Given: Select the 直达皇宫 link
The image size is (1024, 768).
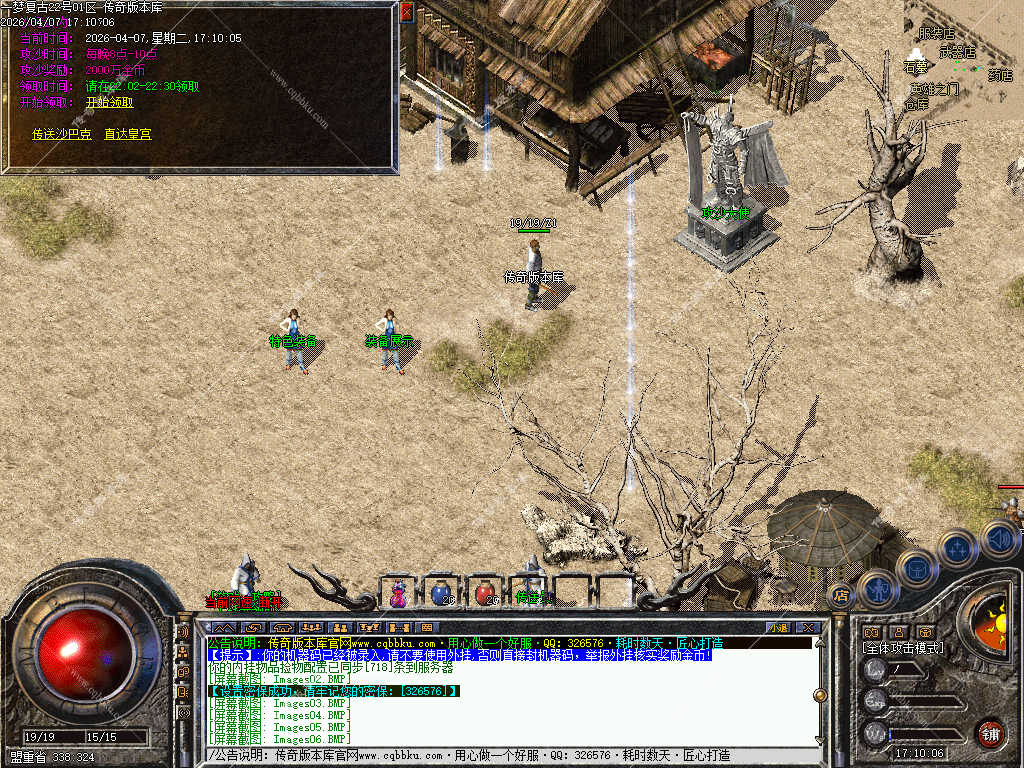Looking at the screenshot, I should [x=128, y=133].
